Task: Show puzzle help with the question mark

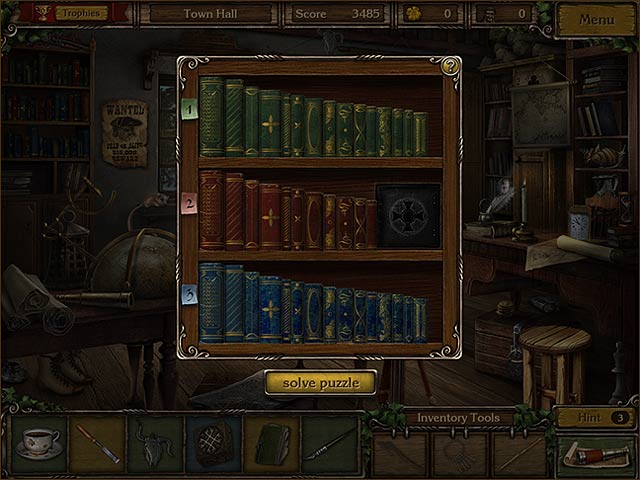Action: coord(450,67)
